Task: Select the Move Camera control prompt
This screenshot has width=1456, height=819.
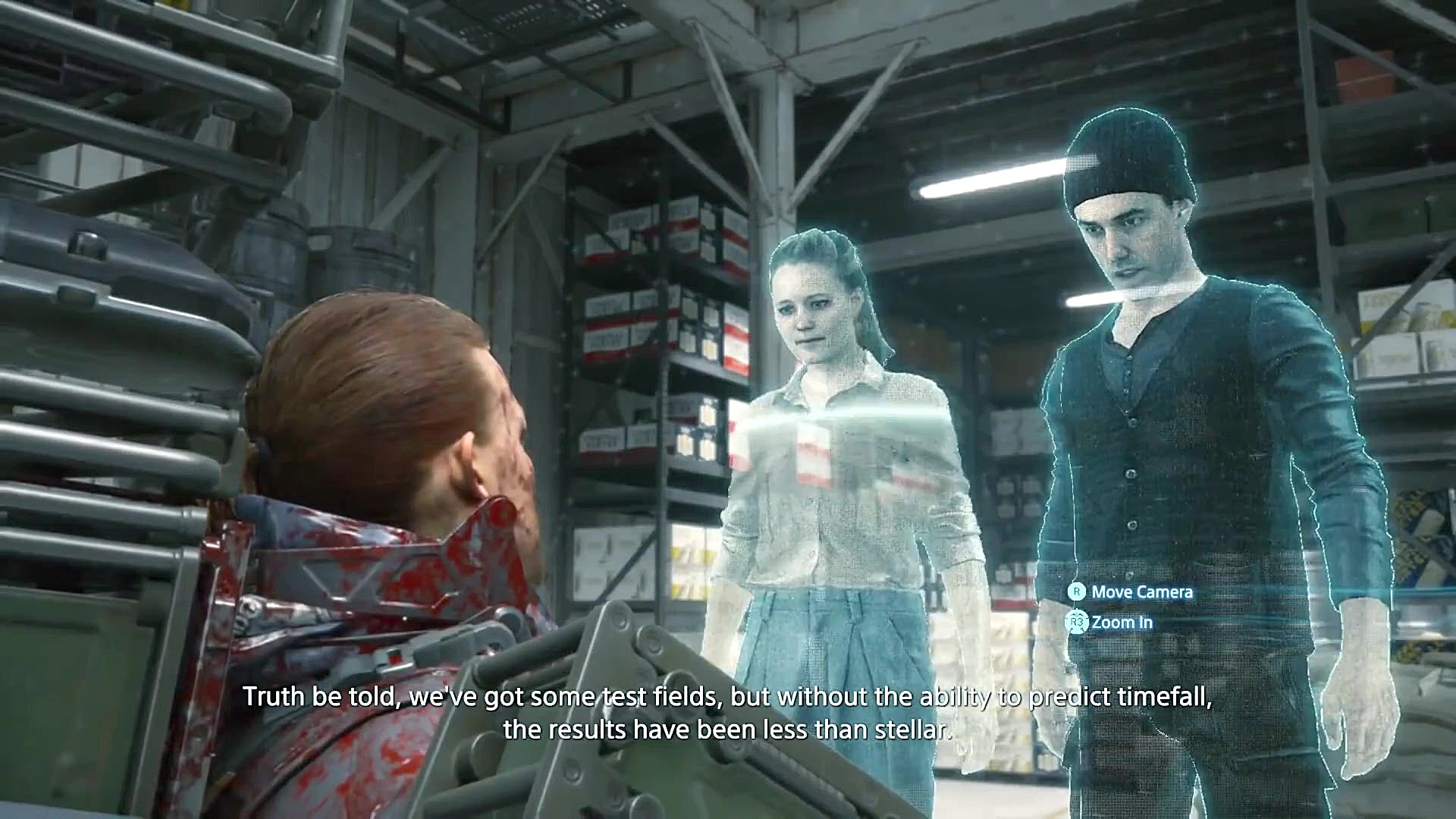Action: 1130,592
